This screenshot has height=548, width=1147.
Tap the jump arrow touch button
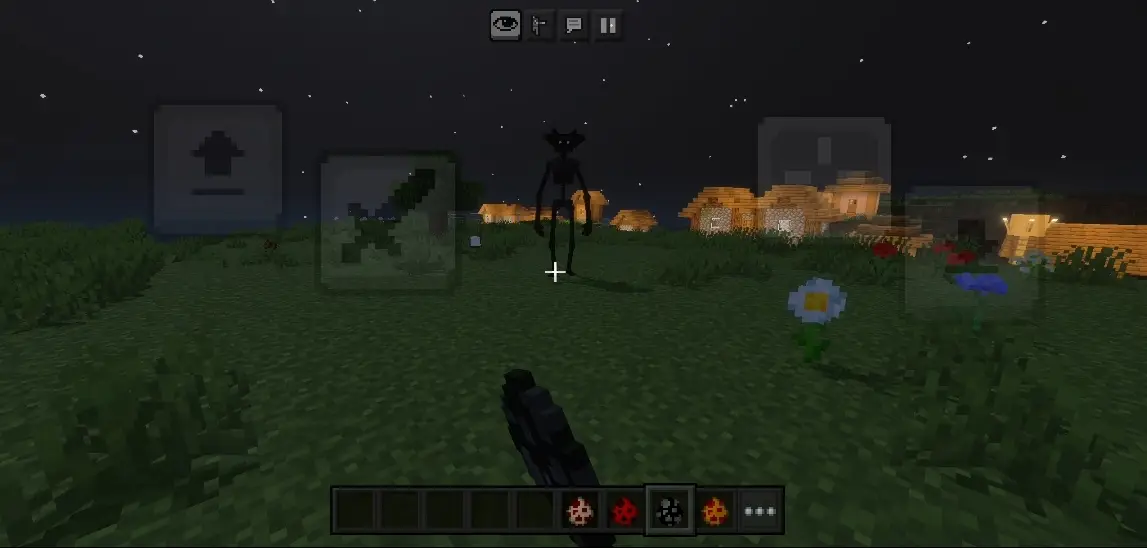(218, 169)
